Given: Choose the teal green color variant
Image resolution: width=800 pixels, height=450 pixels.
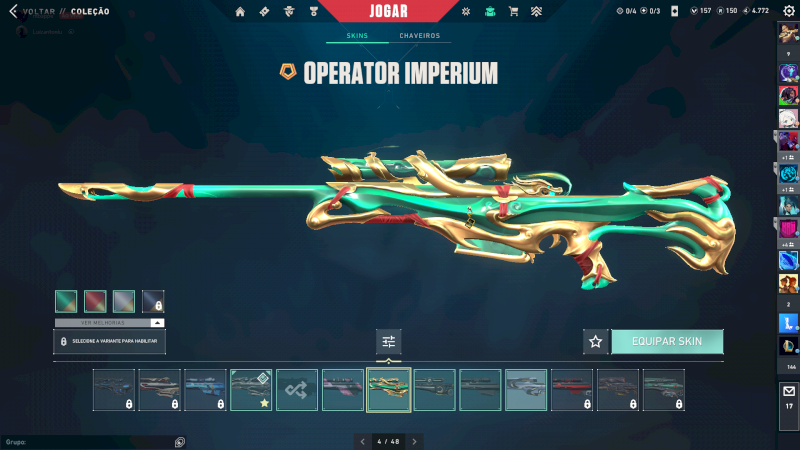Looking at the screenshot, I should 66,302.
